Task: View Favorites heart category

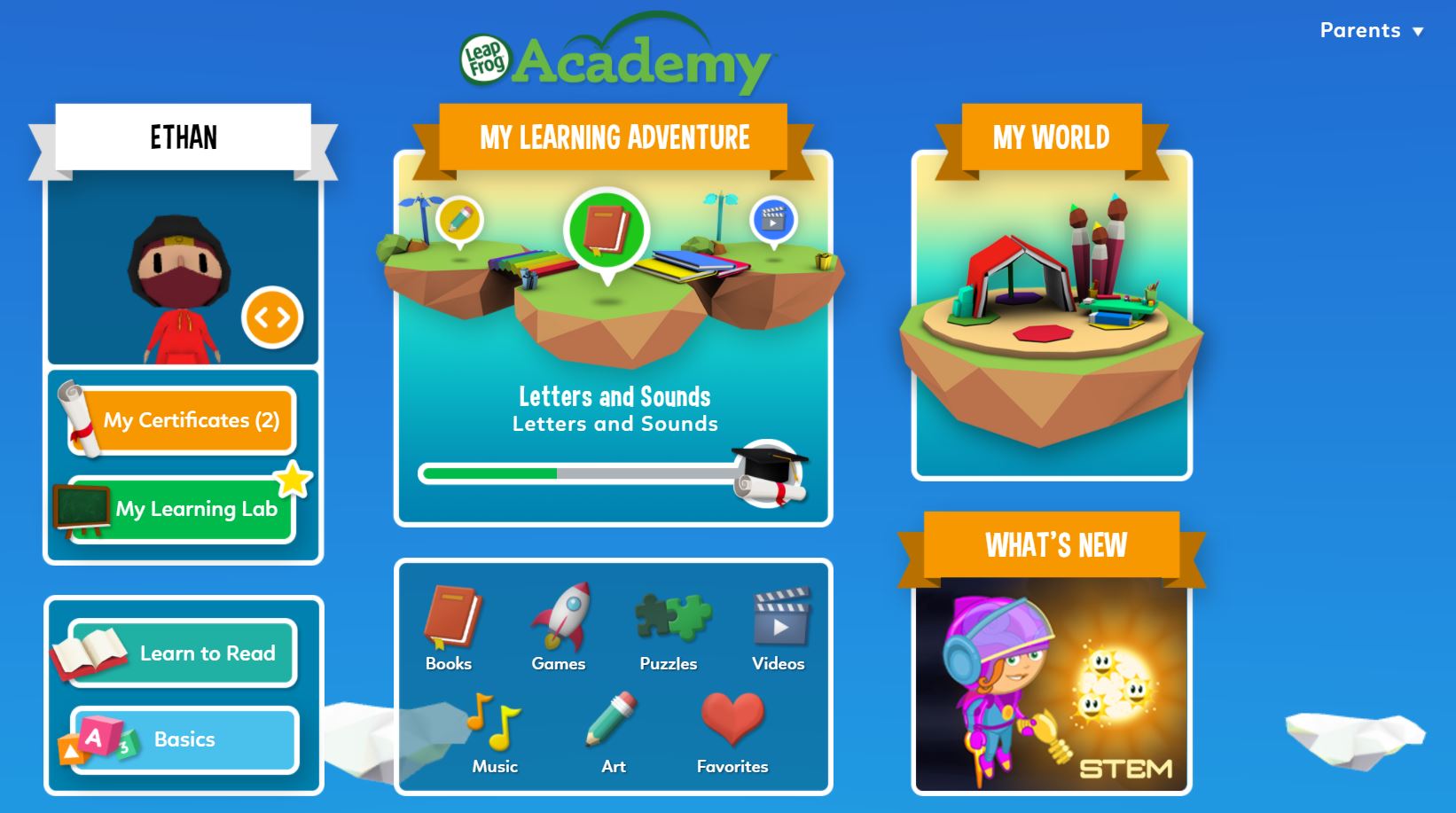Action: [x=732, y=732]
